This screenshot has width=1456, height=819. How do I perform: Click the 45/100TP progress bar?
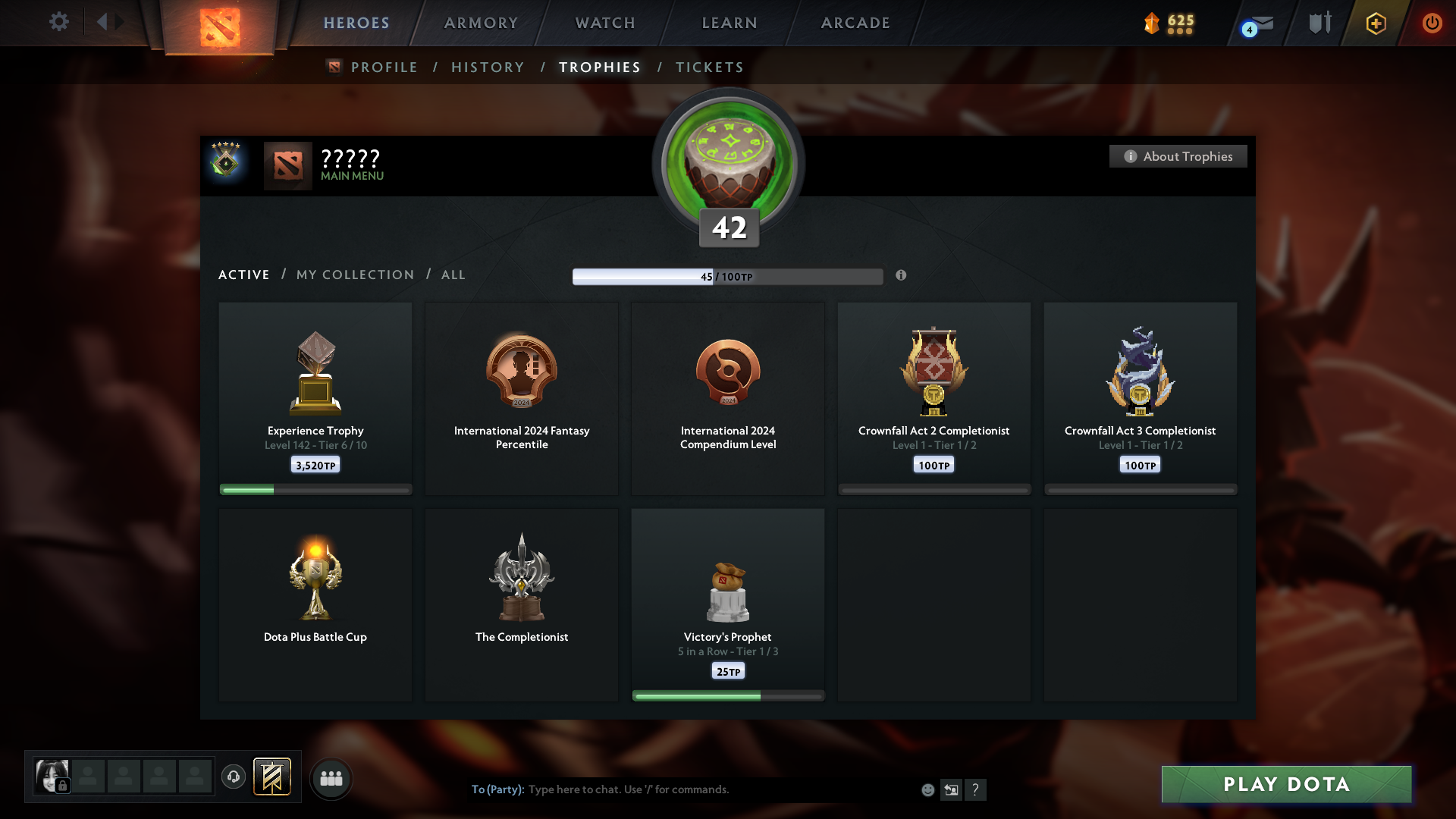[728, 276]
